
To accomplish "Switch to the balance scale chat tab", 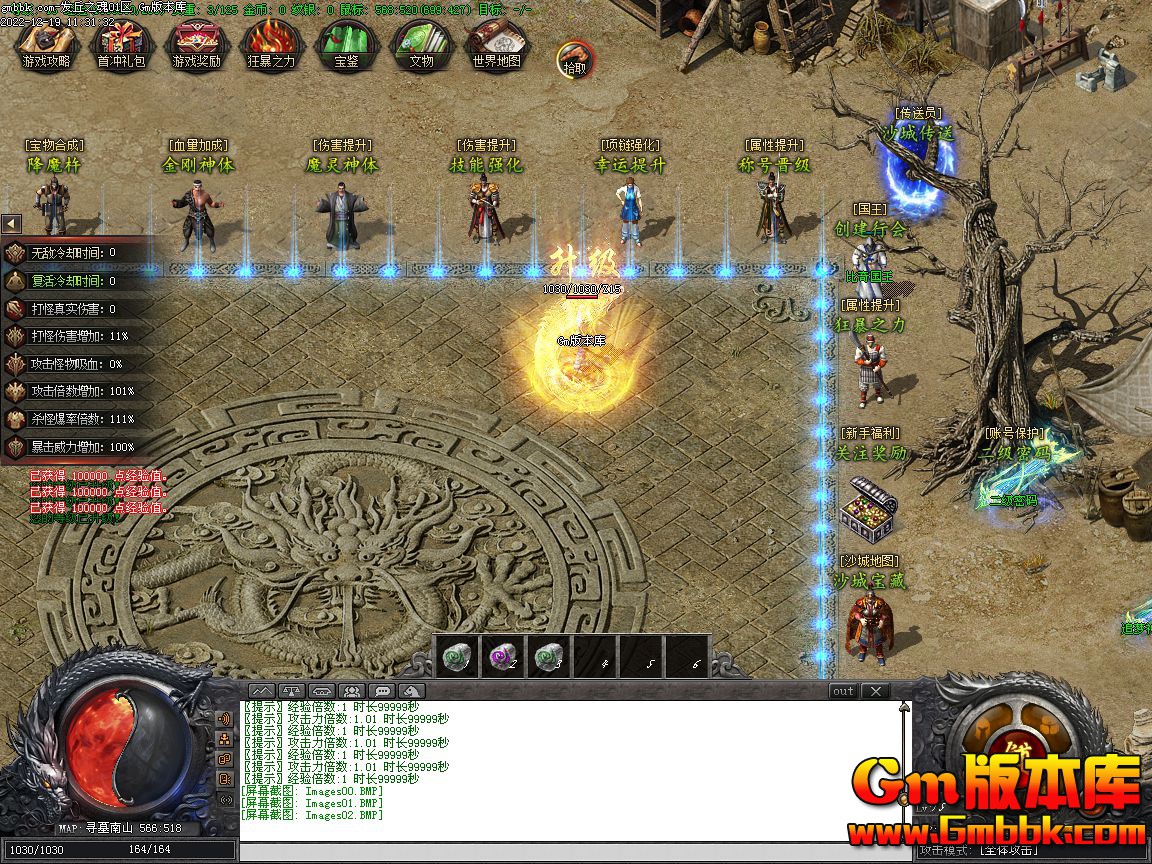I will tap(291, 691).
